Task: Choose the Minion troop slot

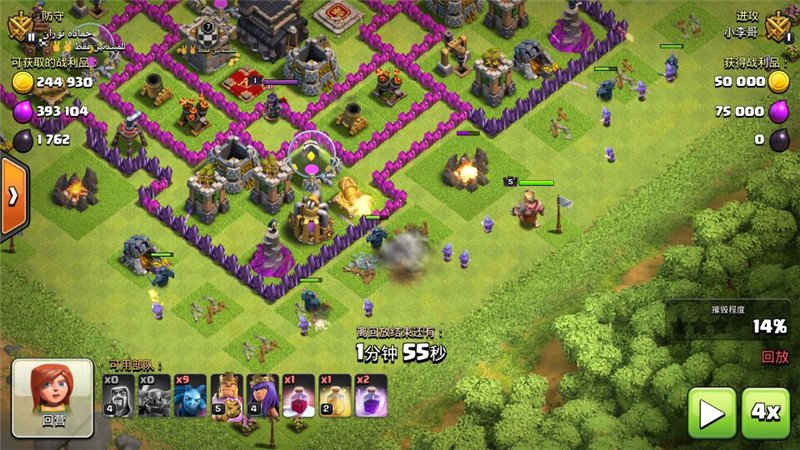Action: (189, 396)
